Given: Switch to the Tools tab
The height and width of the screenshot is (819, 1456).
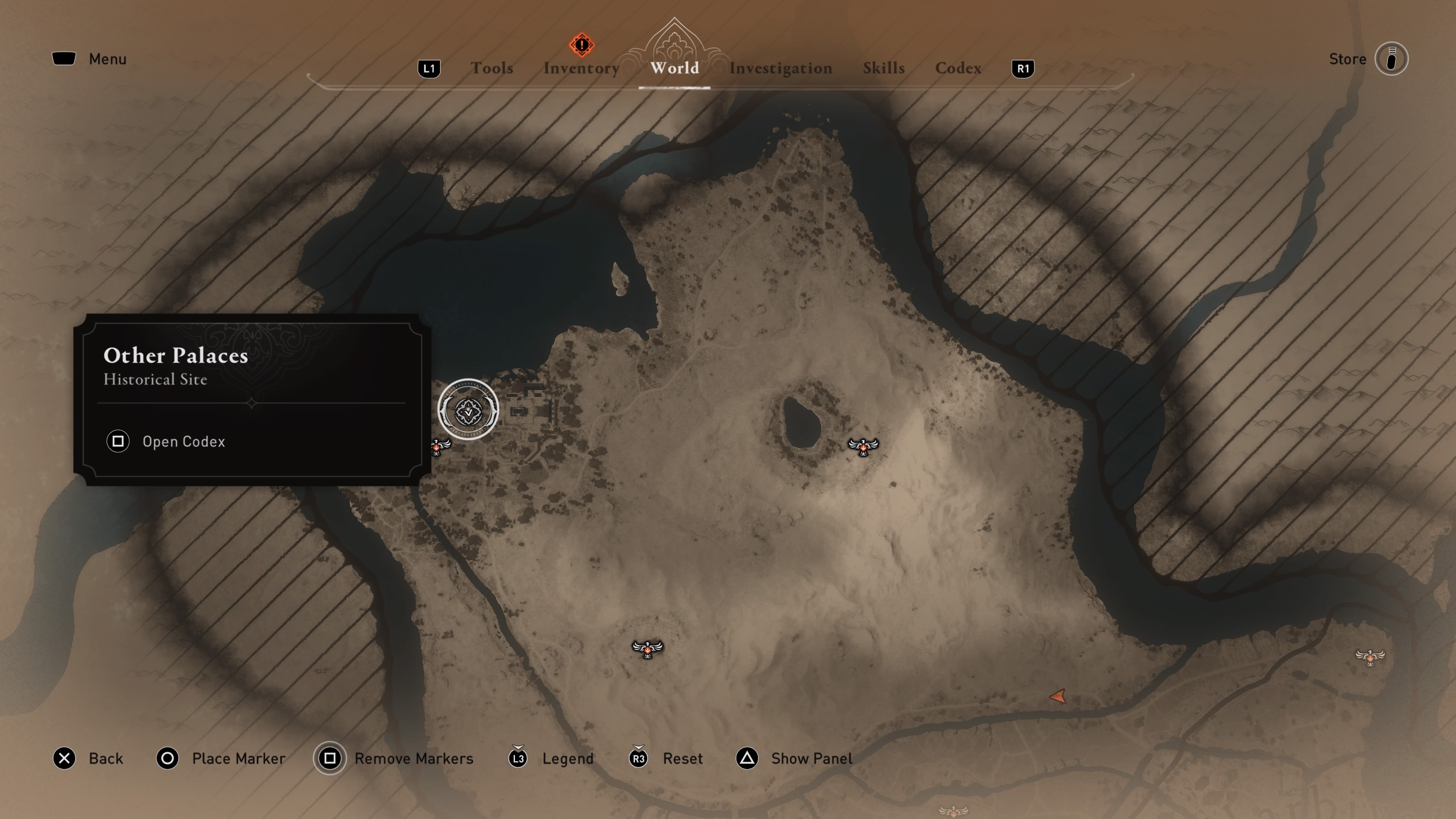Looking at the screenshot, I should tap(492, 68).
